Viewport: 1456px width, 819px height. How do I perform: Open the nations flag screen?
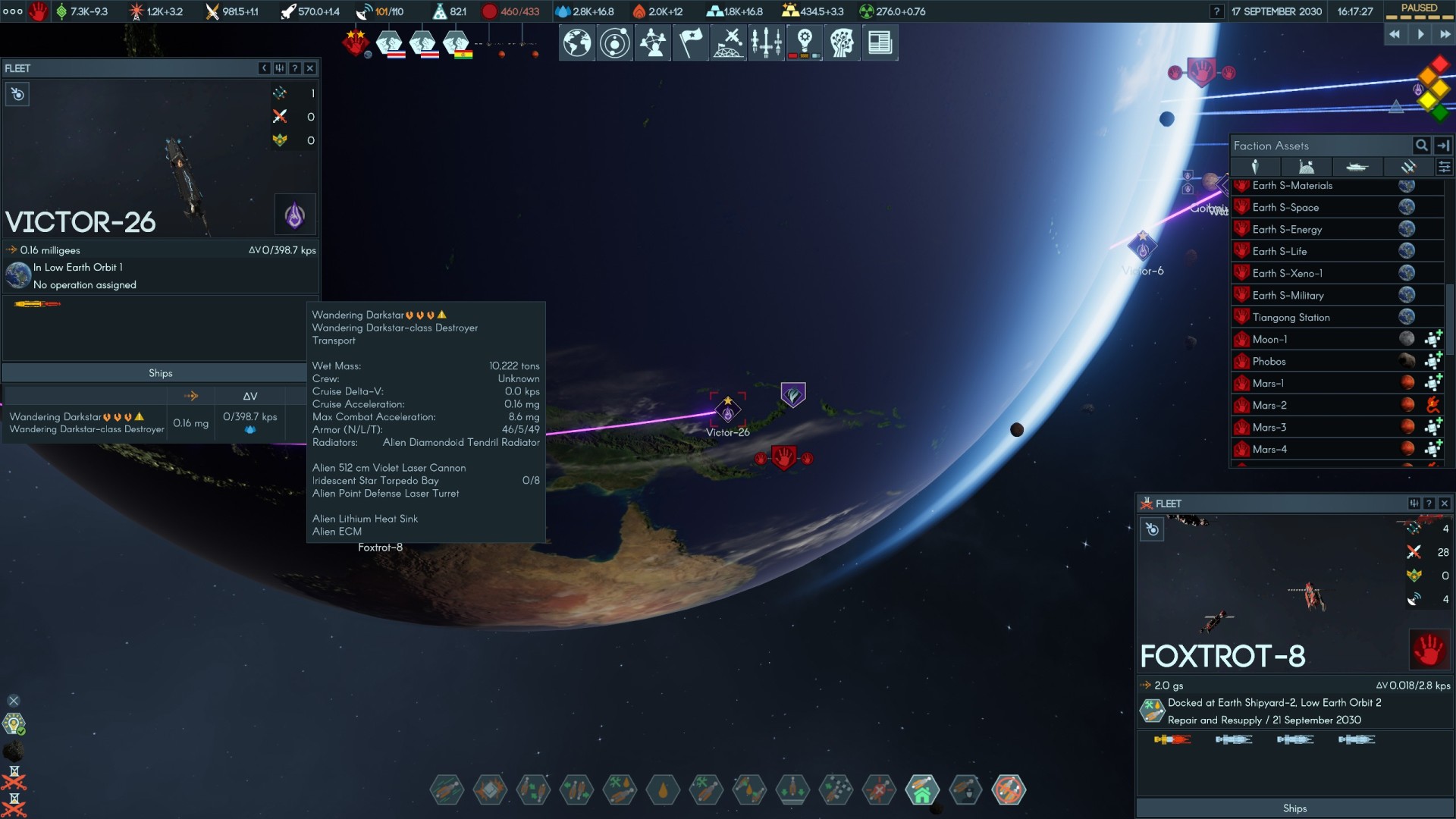coord(690,42)
